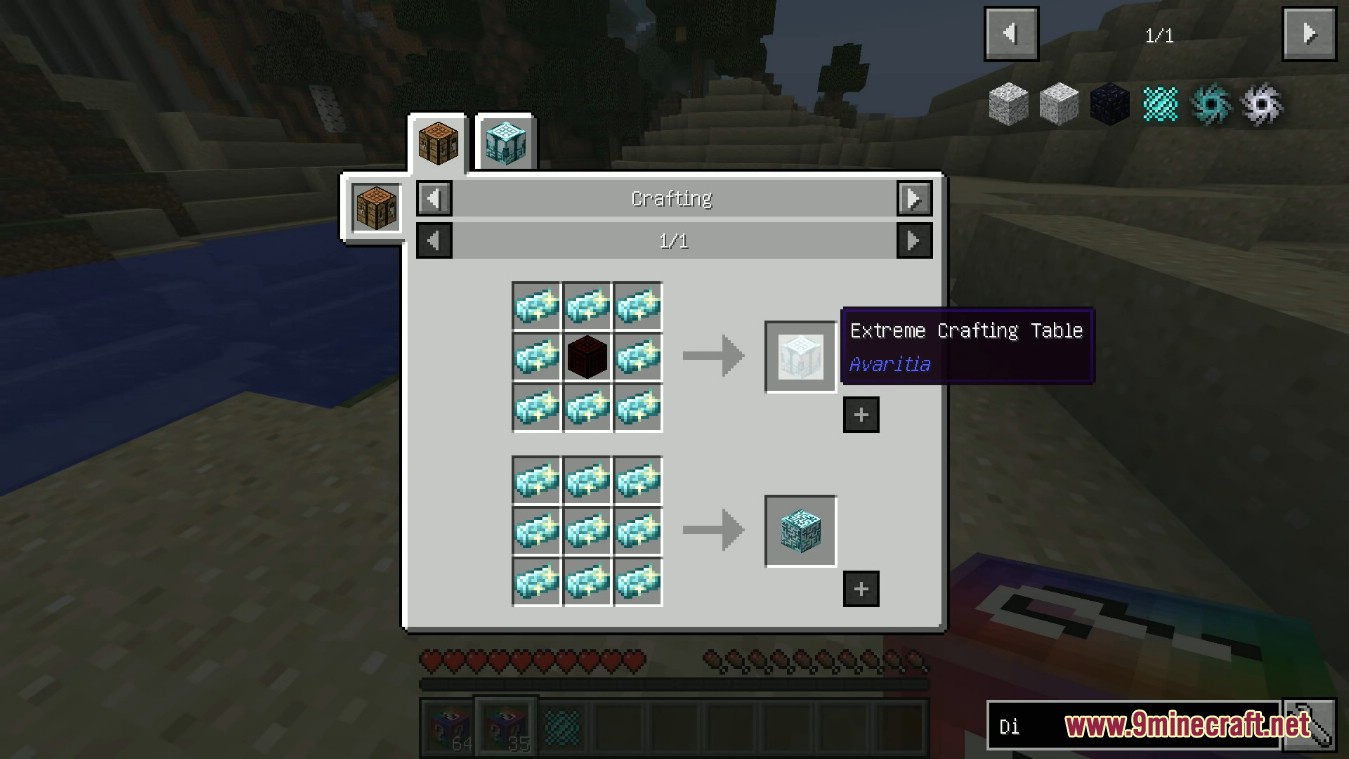The height and width of the screenshot is (759, 1349).
Task: Click the teal diamond lattice item top right
Action: [x=1161, y=103]
